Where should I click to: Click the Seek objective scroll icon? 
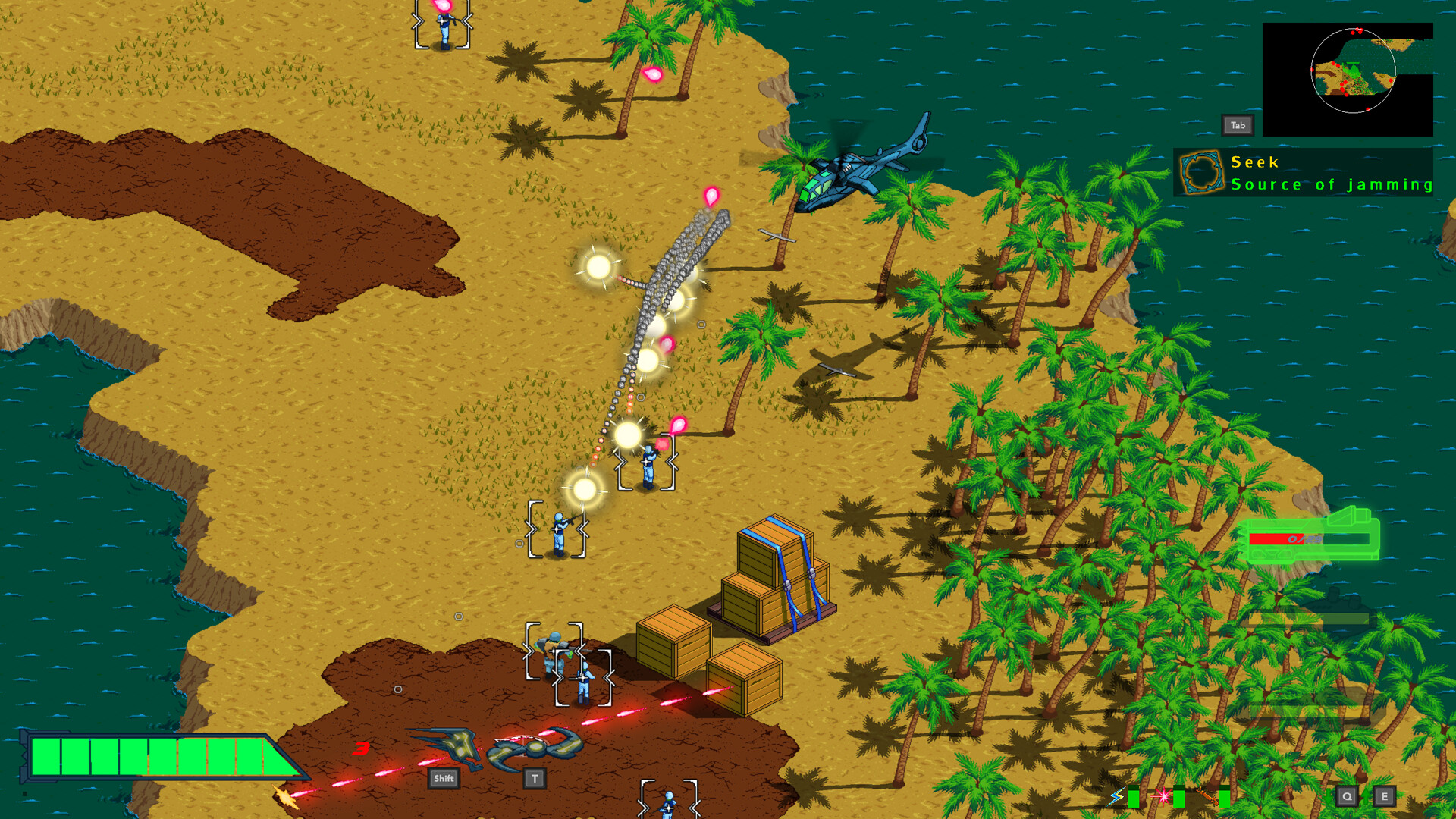pos(1200,172)
